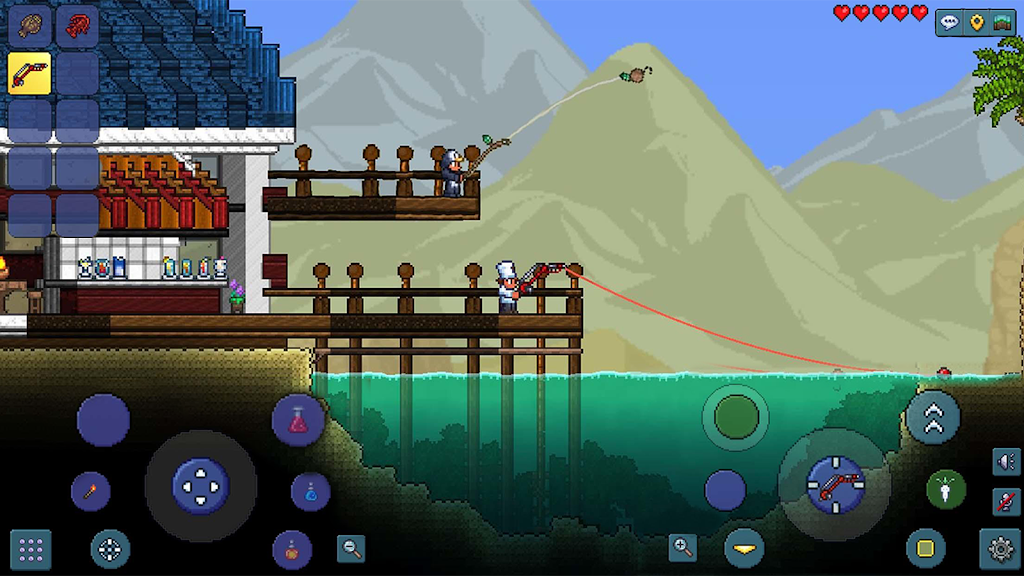Screen dimensions: 1024x576
Task: Select the red lobster hotbar slot
Action: (x=77, y=25)
